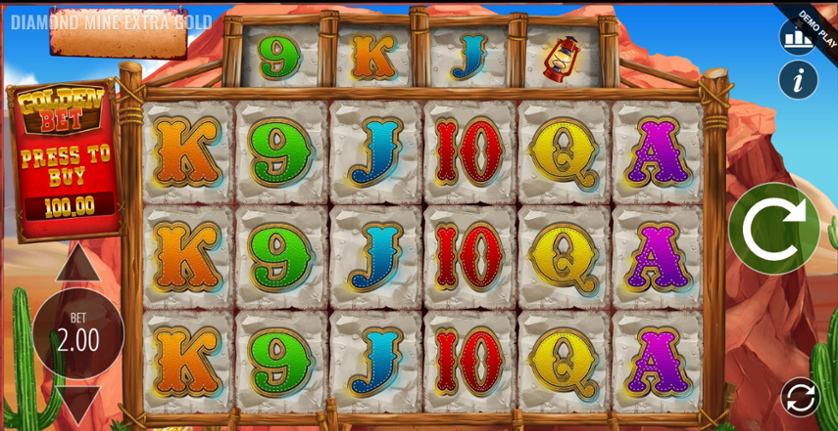Decrease the bet with the down arrow
Screen dimensions: 838x431
click(77, 404)
